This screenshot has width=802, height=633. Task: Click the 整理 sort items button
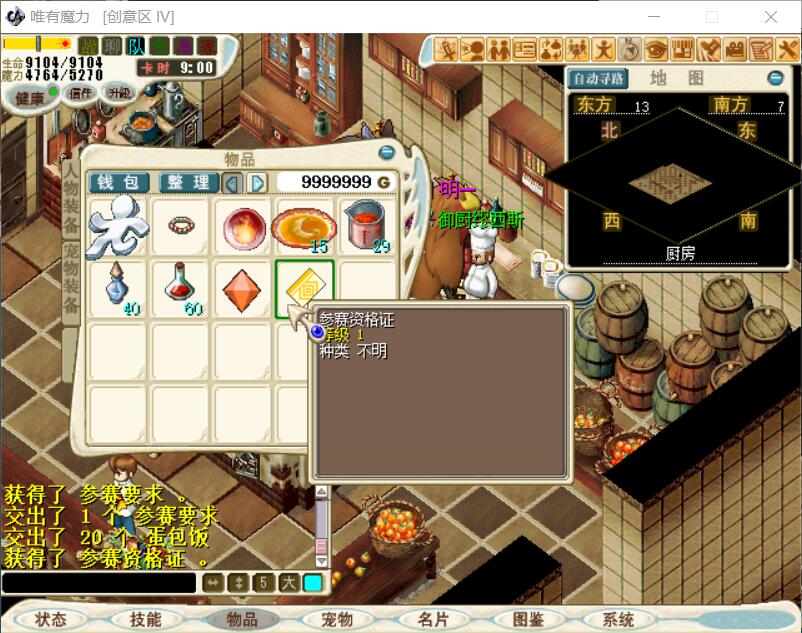click(x=186, y=182)
